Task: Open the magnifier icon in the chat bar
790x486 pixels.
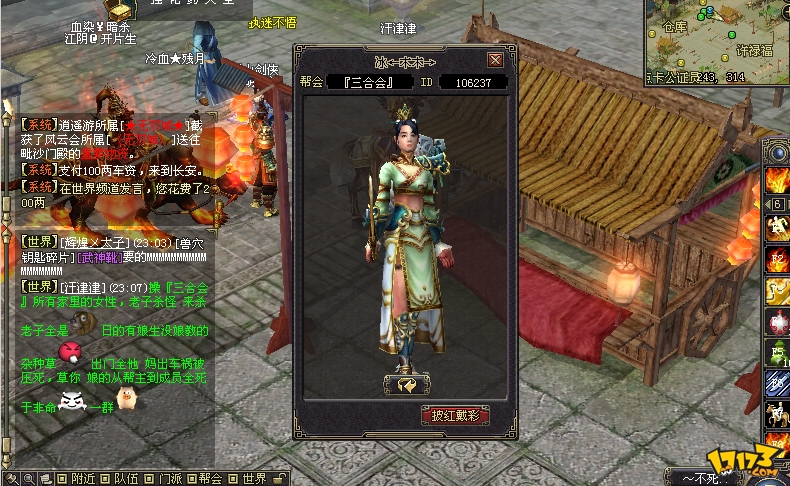Action: [29, 478]
